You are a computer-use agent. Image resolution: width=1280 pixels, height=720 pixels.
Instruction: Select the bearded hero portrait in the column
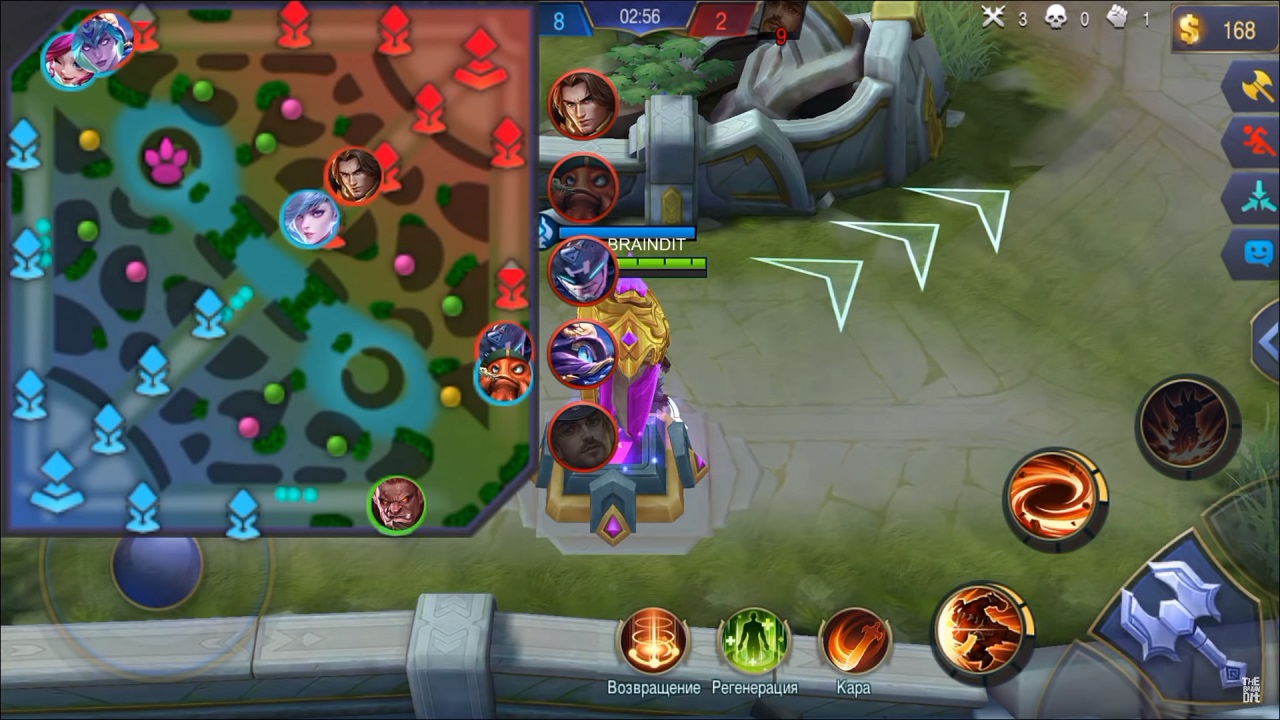click(583, 437)
